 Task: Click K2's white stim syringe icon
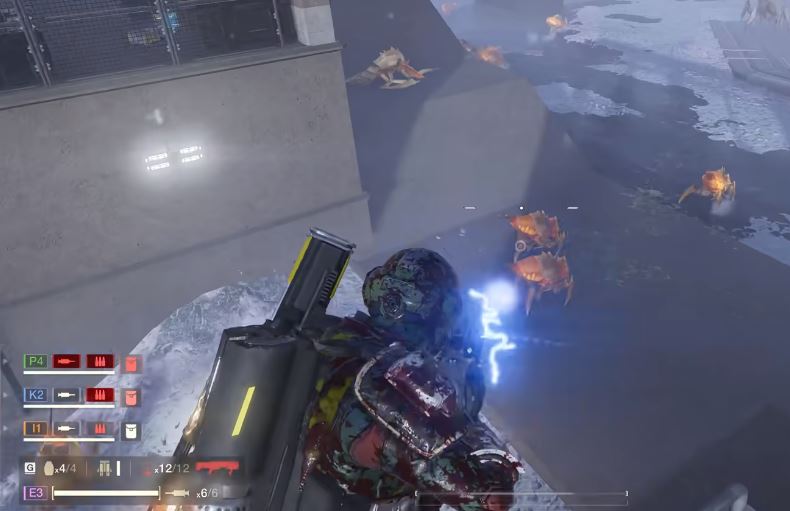(67, 395)
